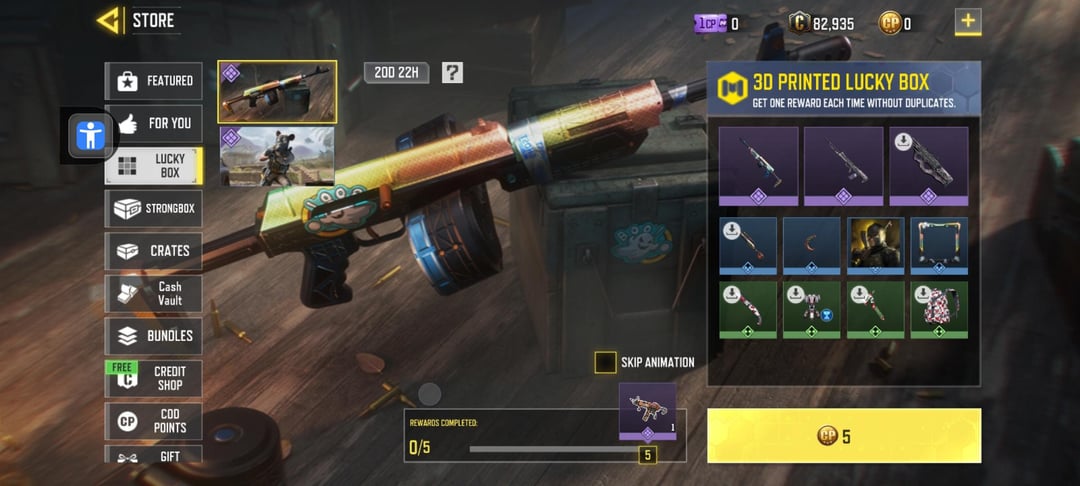1080x486 pixels.
Task: Go back using the Store arrow
Action: coord(108,20)
